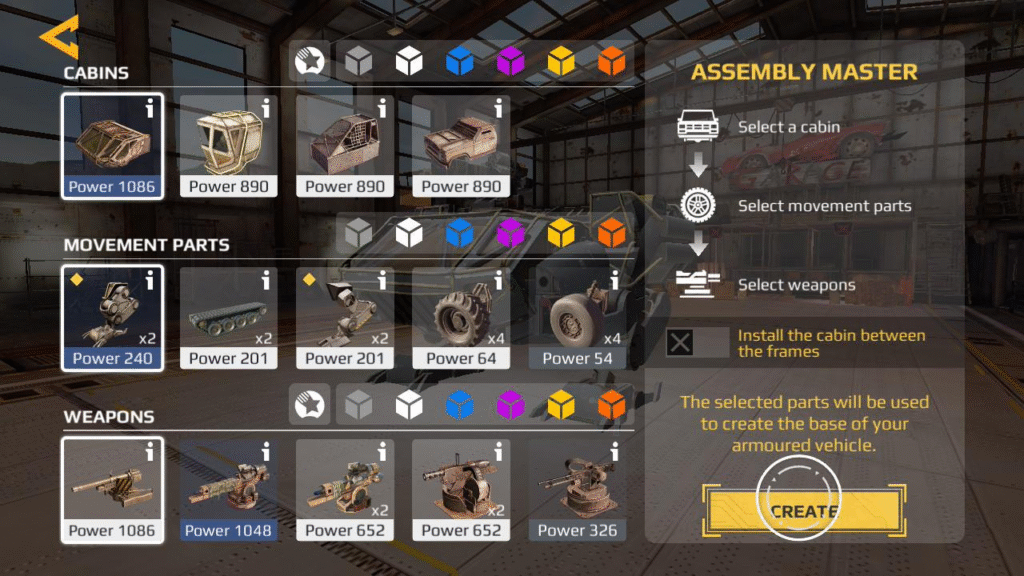Screen dimensions: 1024x576
Task: Filter weapons by white rarity cube
Action: 408,405
